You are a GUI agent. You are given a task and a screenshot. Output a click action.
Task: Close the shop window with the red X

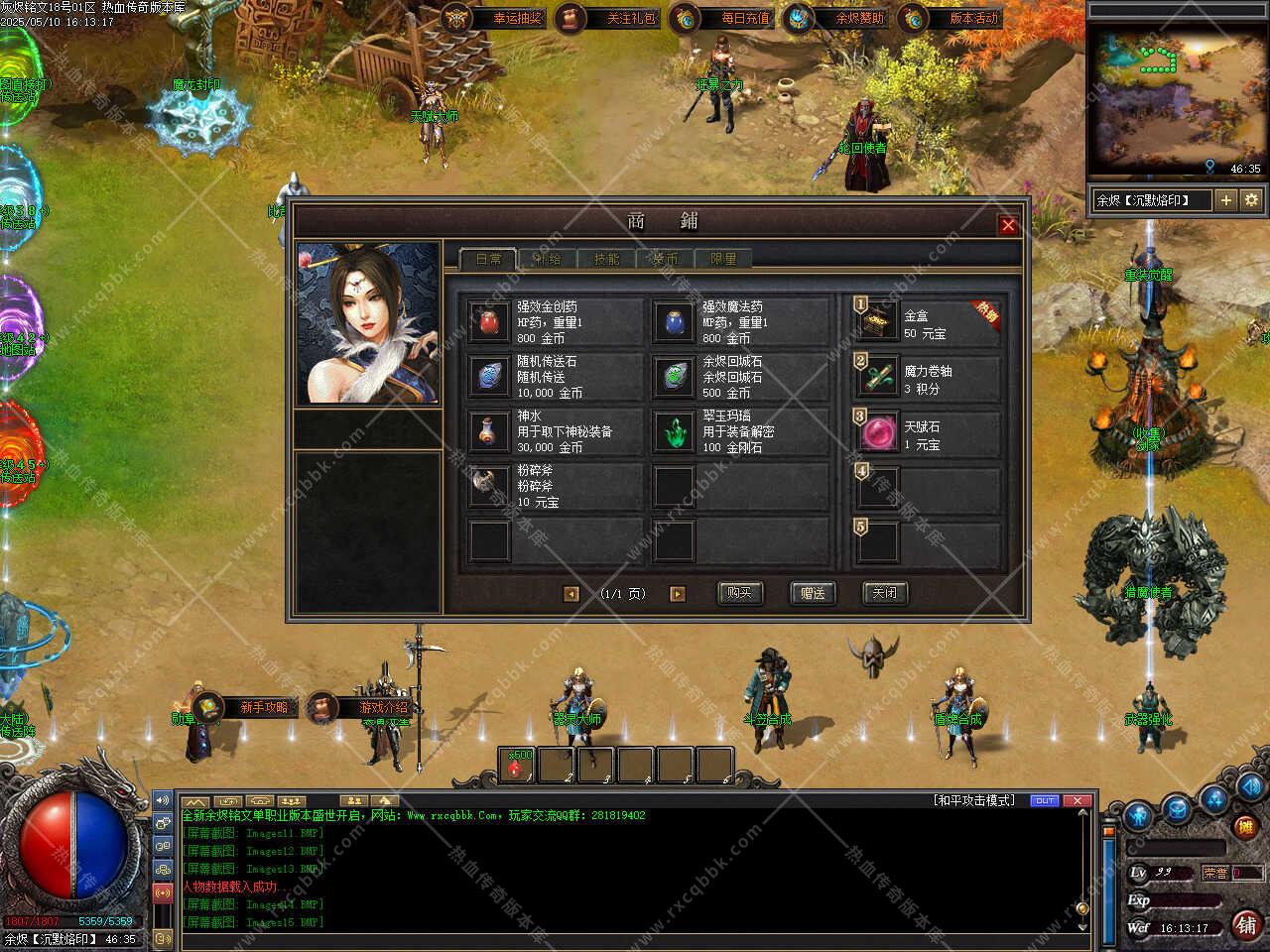pos(1008,225)
